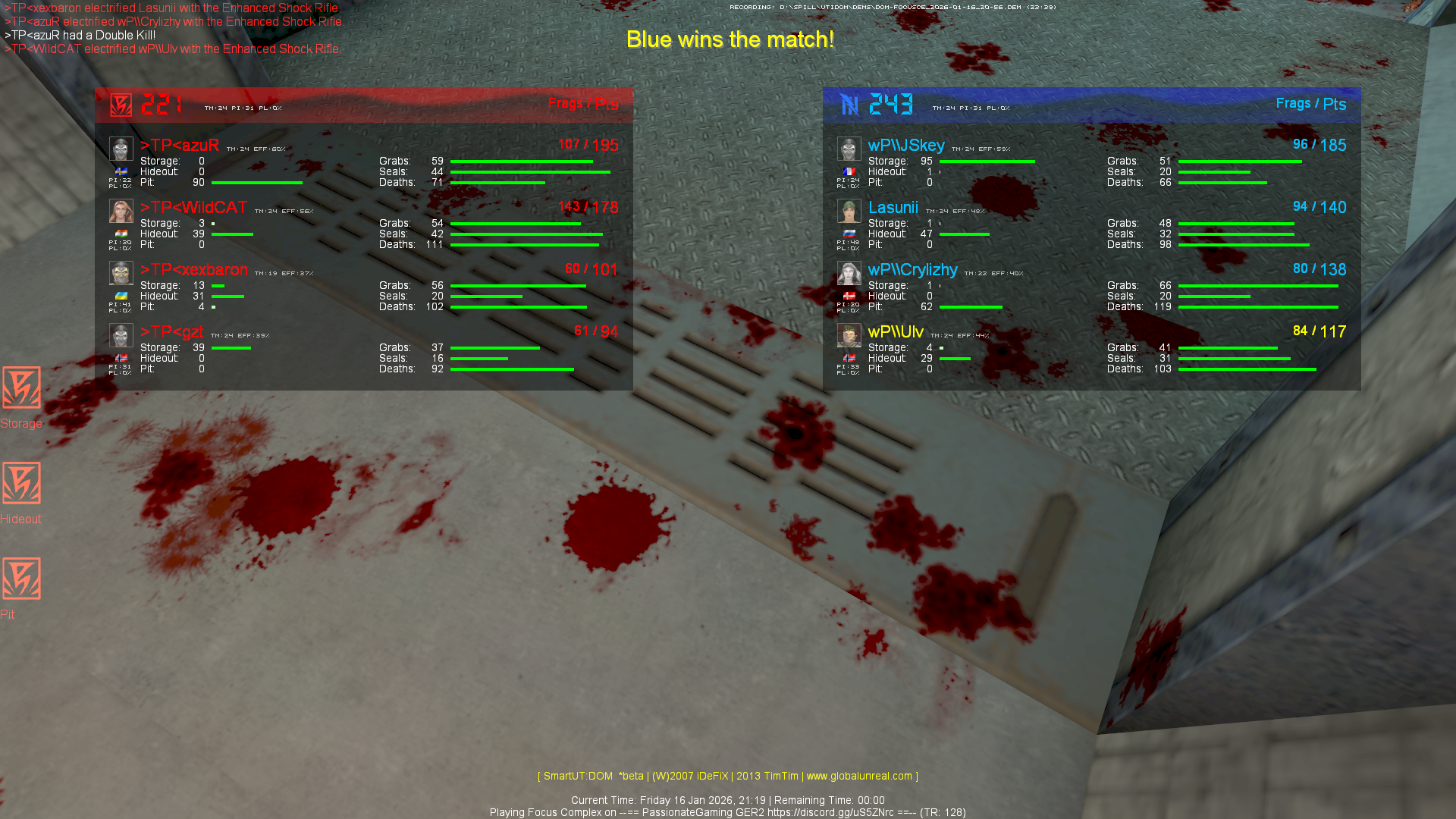
Task: Click the blue team emblem showing 243
Action: [x=849, y=105]
